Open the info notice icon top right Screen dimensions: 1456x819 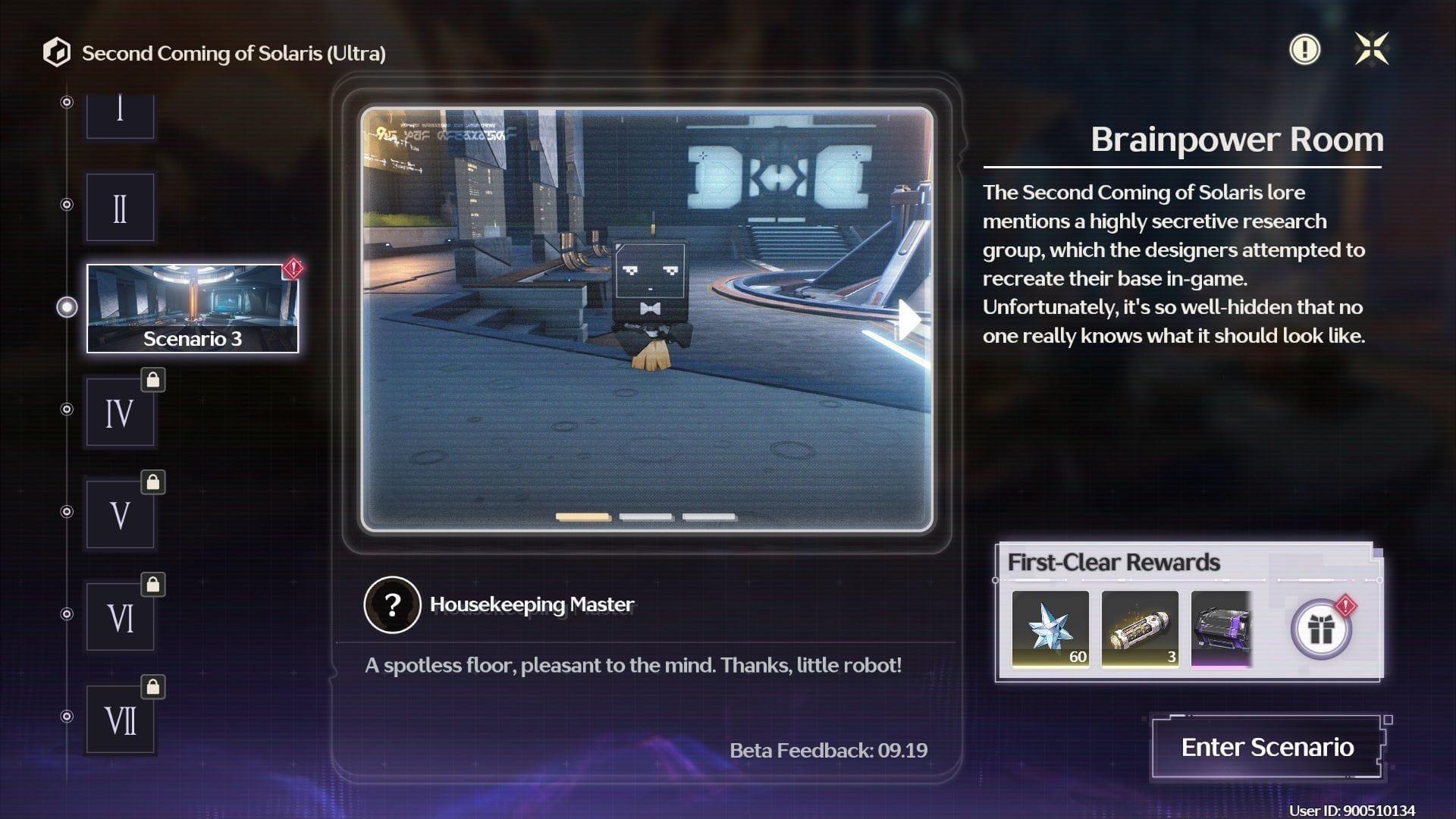click(x=1304, y=50)
